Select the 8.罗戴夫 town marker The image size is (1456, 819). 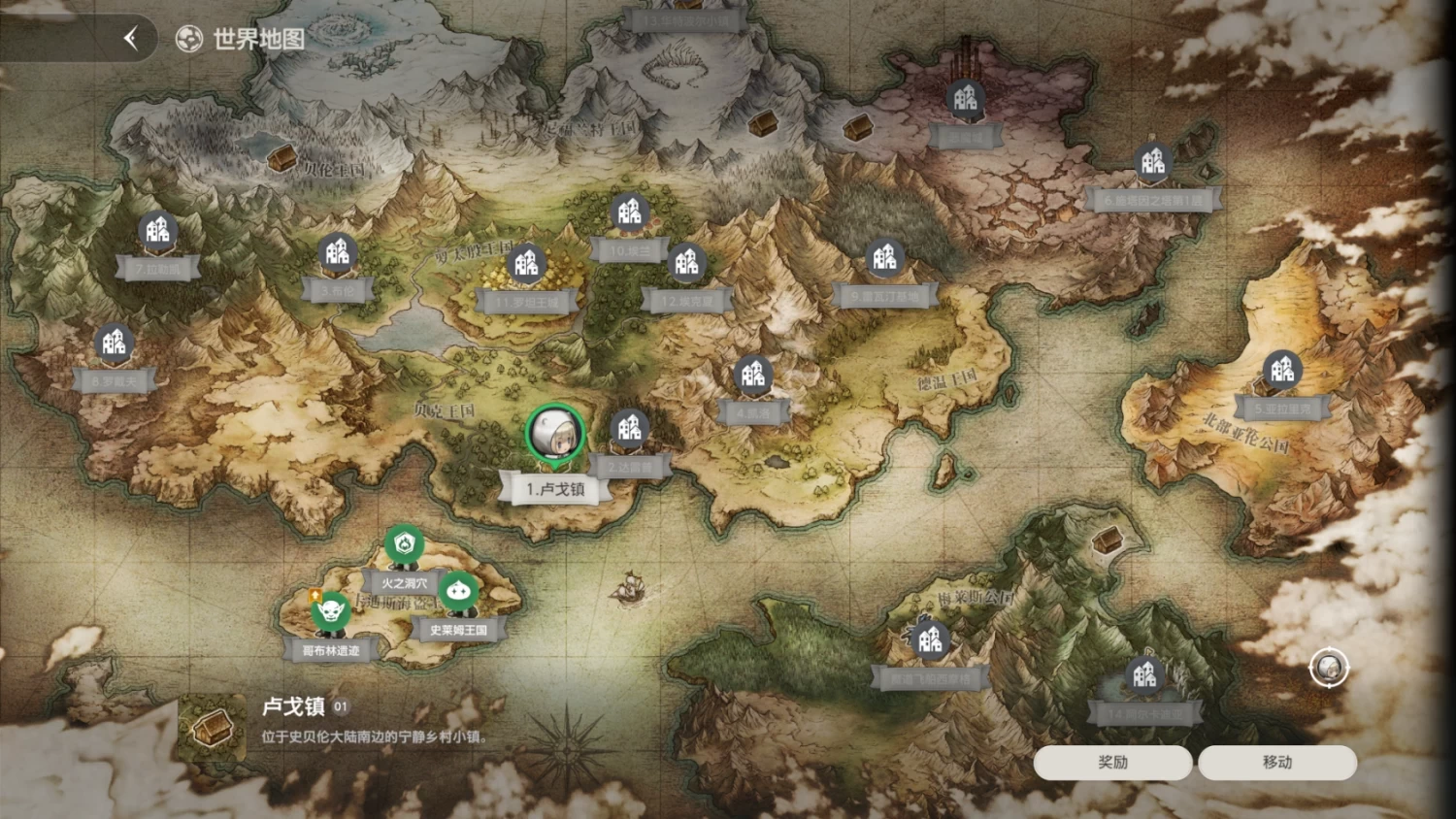(115, 344)
